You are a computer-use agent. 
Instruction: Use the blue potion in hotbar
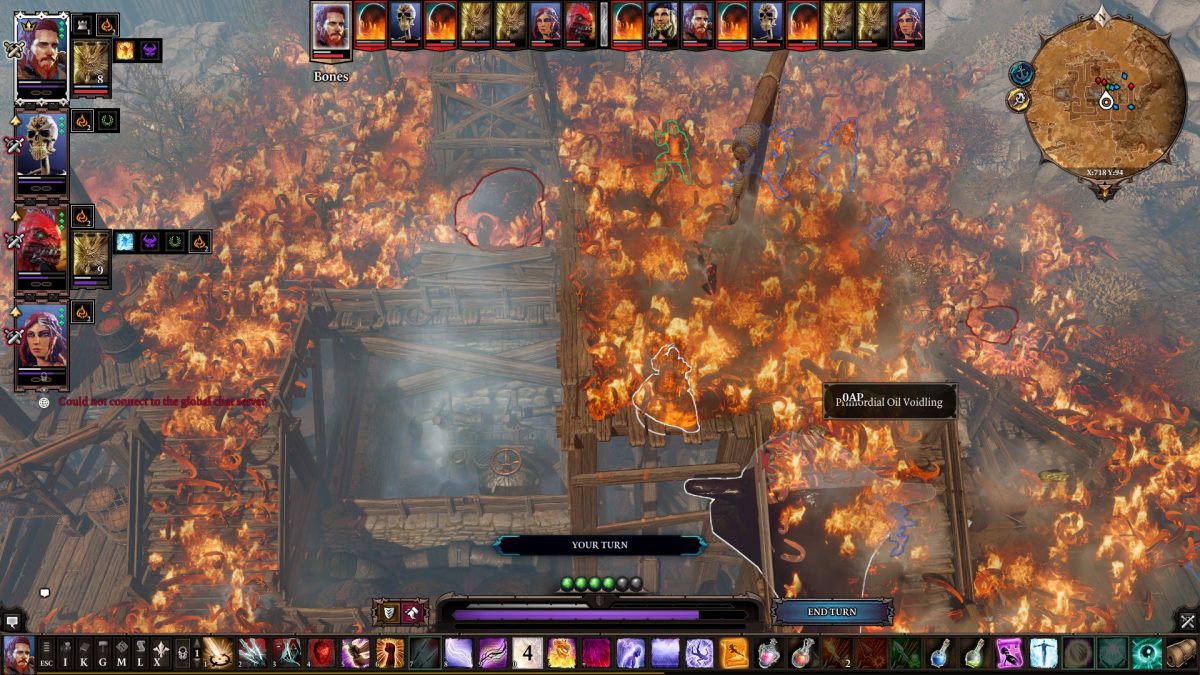click(x=941, y=653)
